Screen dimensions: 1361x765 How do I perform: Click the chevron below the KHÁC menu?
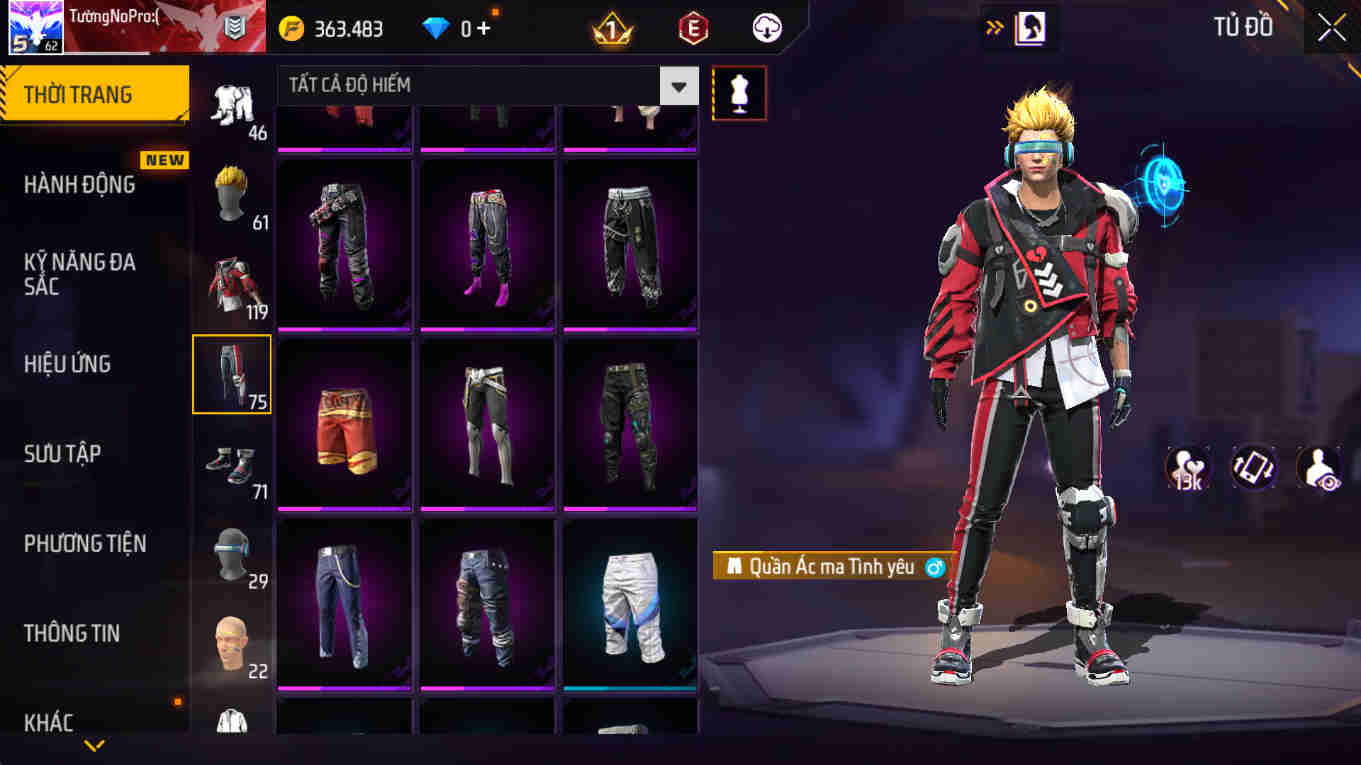(95, 744)
